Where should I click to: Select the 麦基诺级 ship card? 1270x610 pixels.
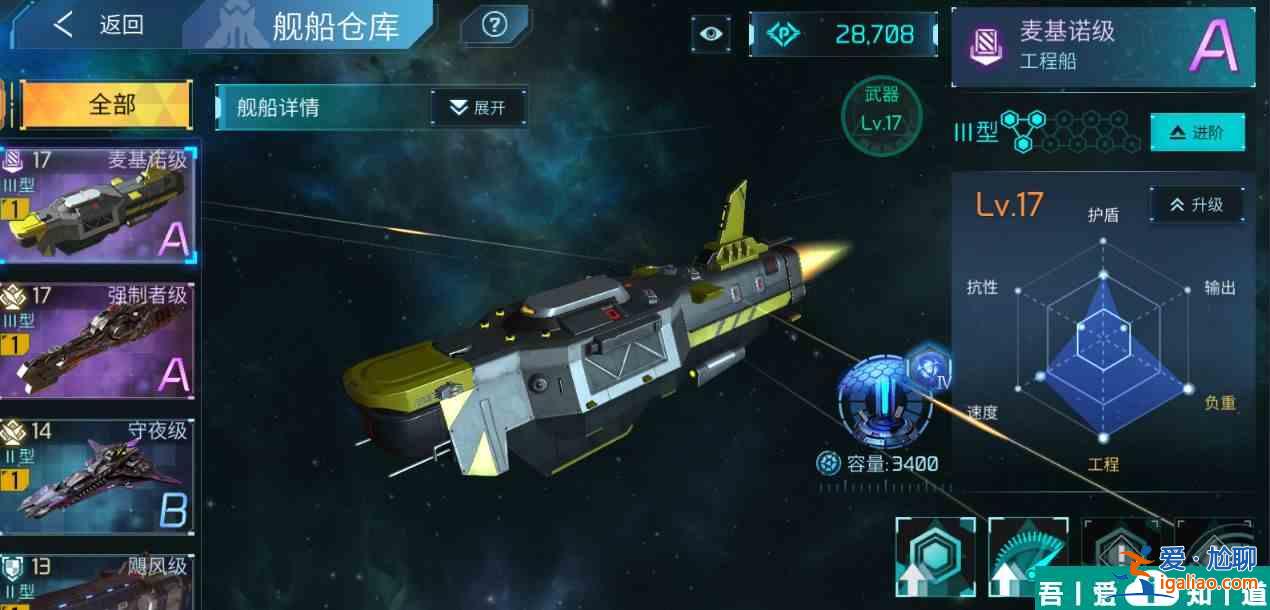click(x=98, y=203)
